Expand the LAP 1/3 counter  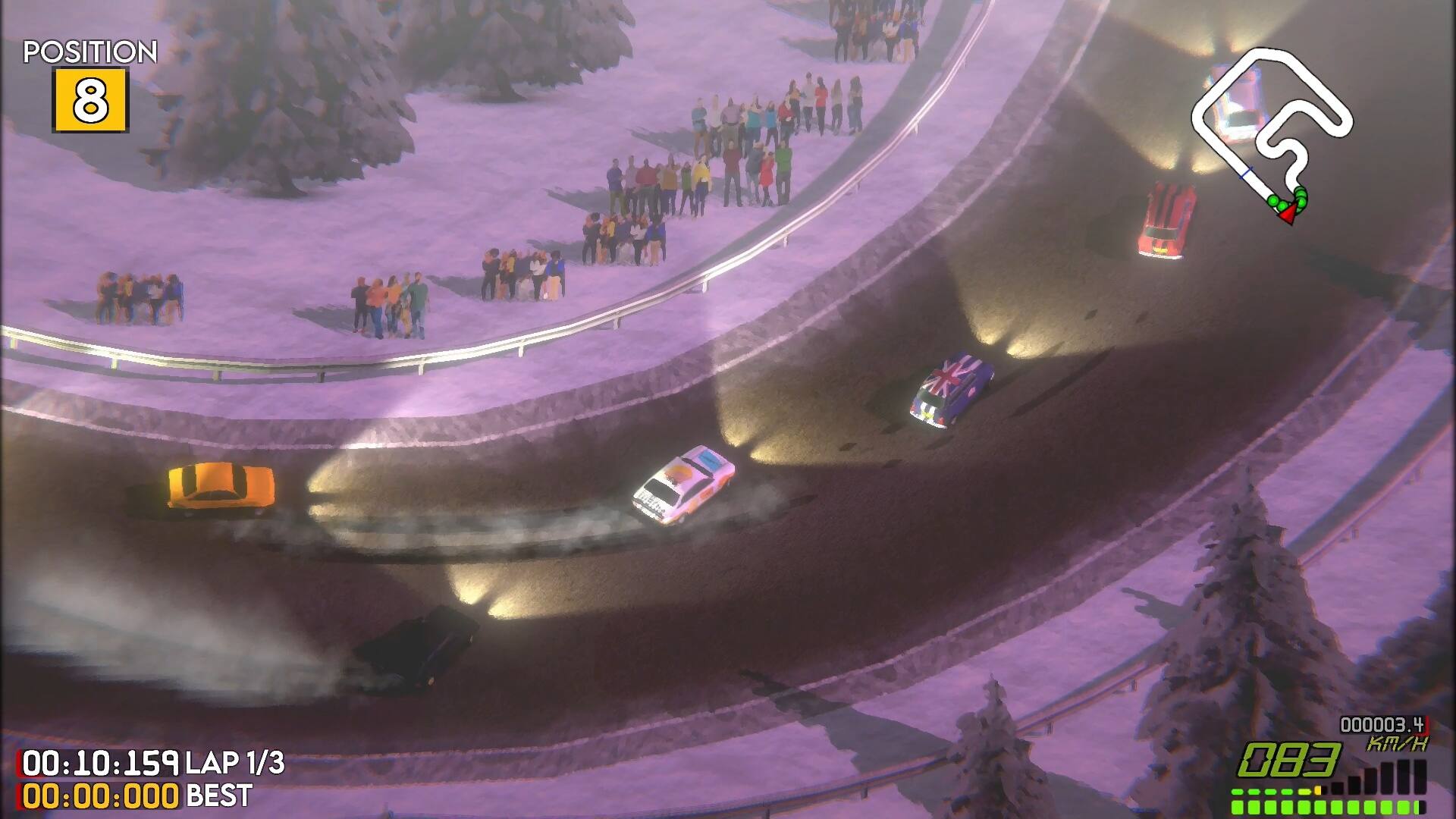(x=235, y=762)
